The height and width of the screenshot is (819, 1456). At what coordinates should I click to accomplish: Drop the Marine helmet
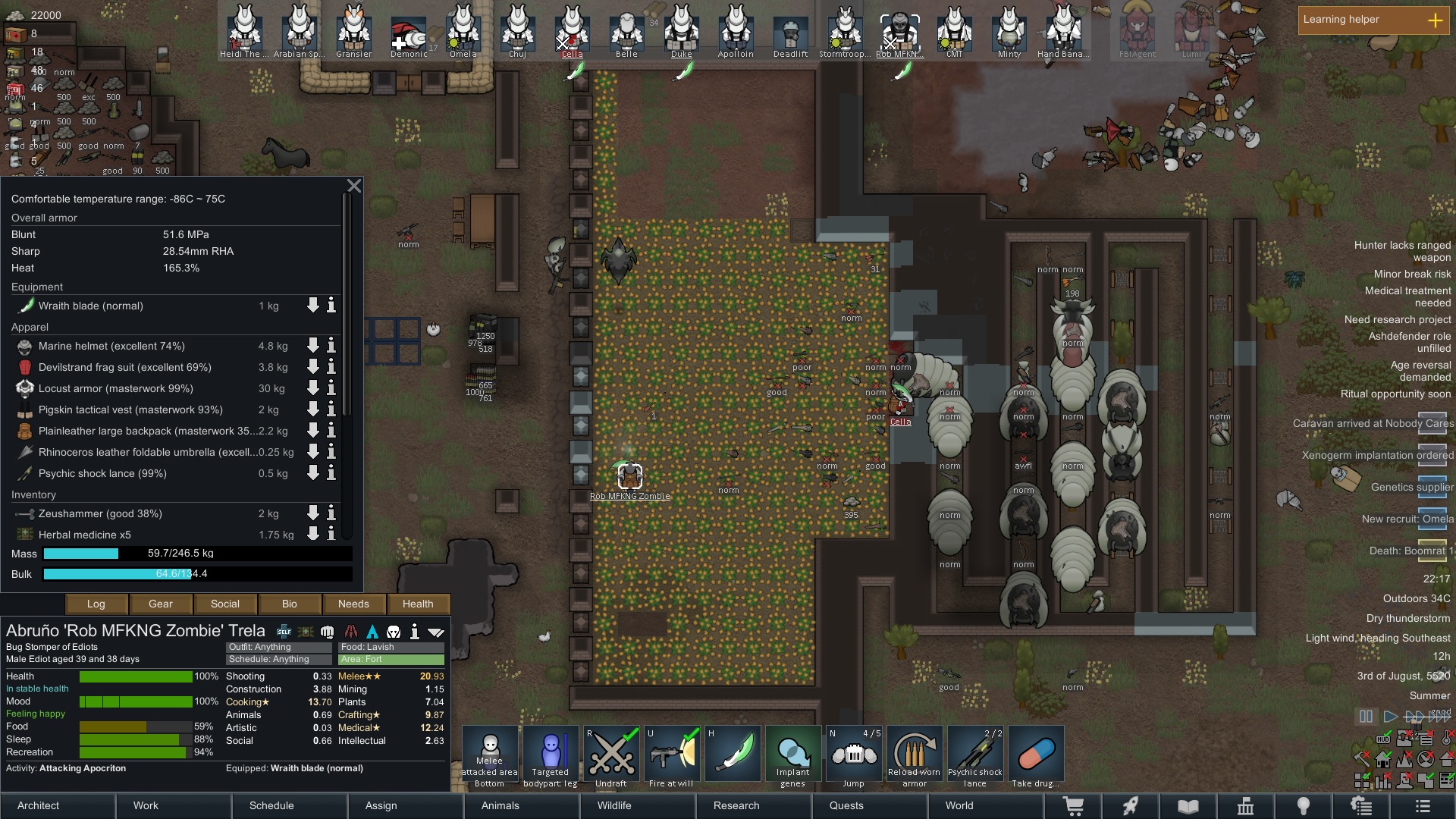[312, 346]
